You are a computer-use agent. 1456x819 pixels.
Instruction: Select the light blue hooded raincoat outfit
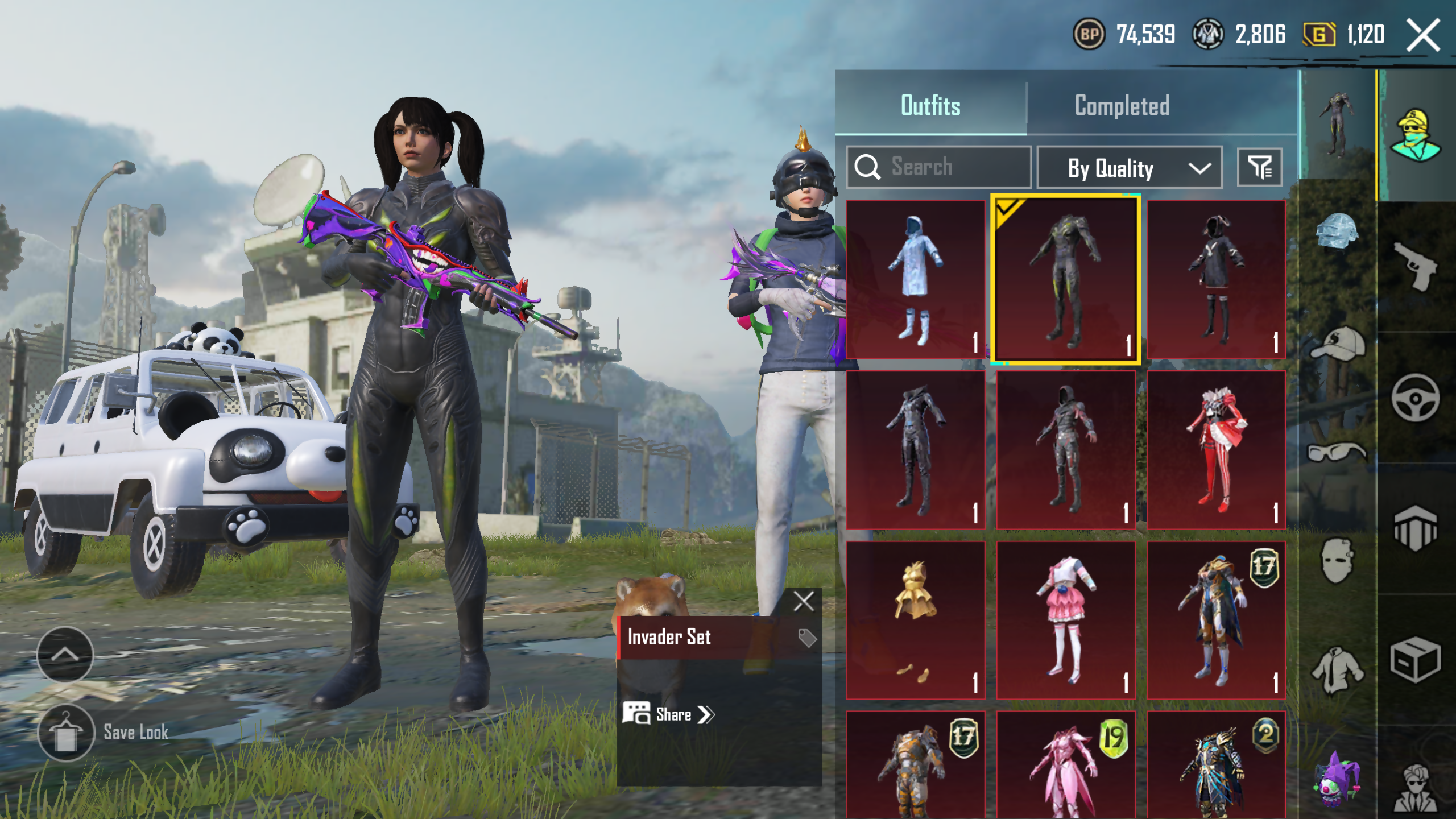pyautogui.click(x=915, y=279)
